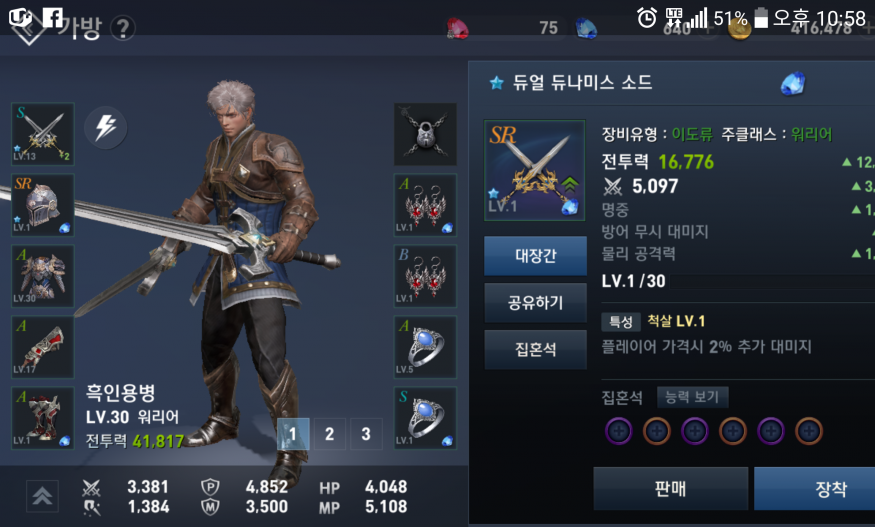Sell the item with the 판매 button
Screen dimensions: 875x527
click(x=670, y=489)
